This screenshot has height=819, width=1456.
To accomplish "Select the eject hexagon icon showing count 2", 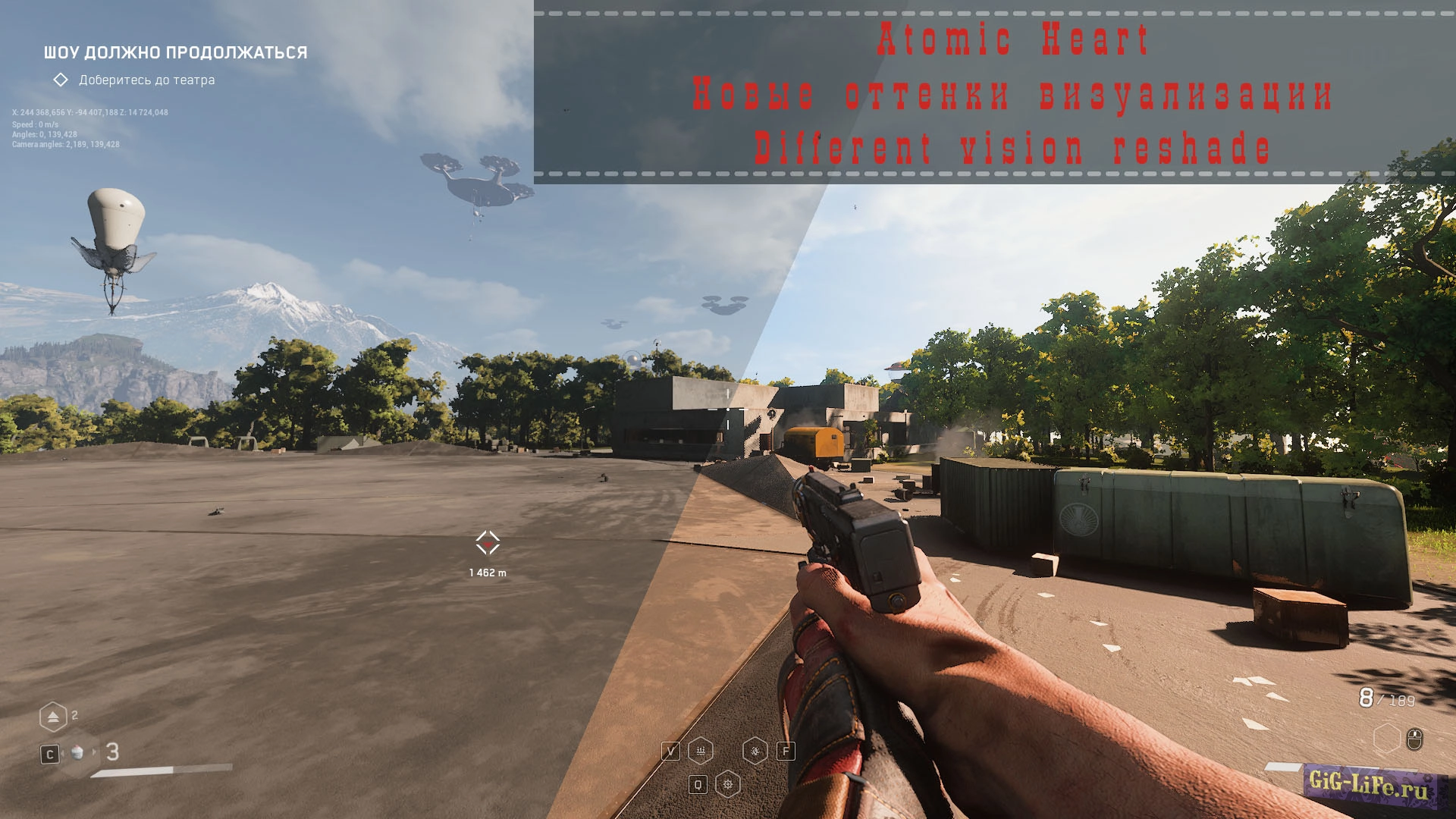I will tap(54, 717).
